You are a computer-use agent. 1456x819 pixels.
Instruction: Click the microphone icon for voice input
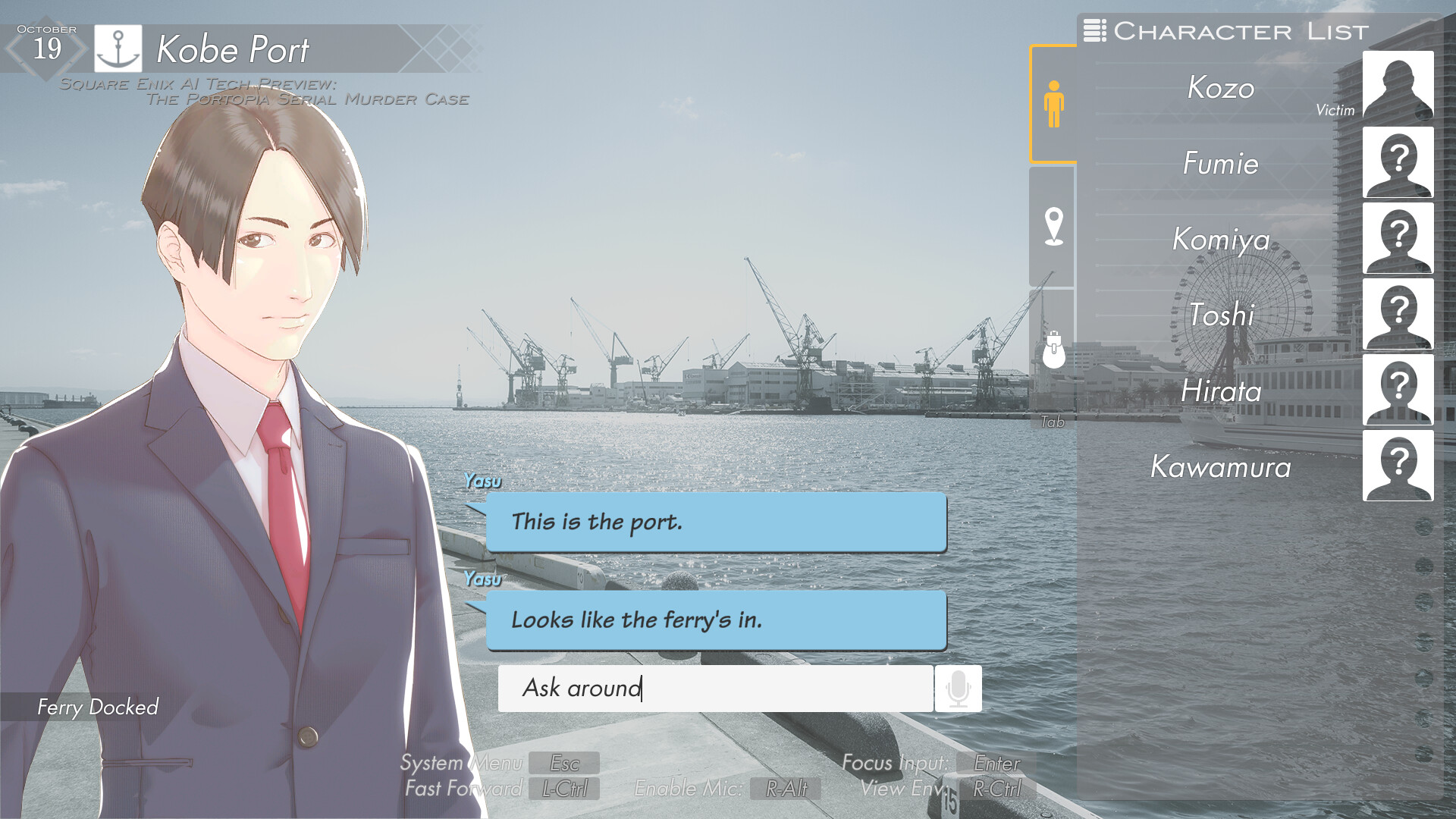pyautogui.click(x=958, y=689)
